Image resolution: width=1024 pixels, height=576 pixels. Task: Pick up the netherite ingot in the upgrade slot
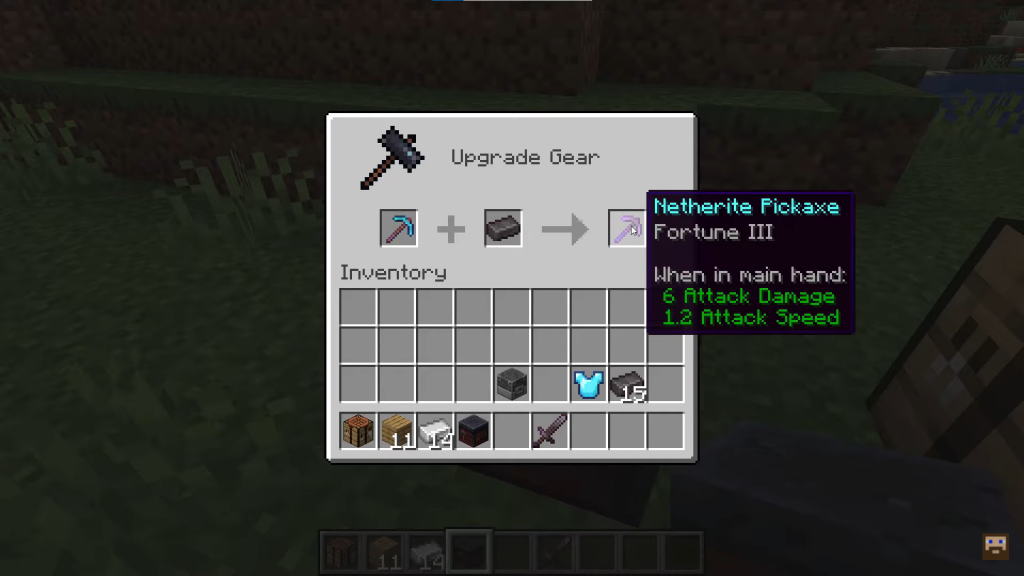pos(503,229)
